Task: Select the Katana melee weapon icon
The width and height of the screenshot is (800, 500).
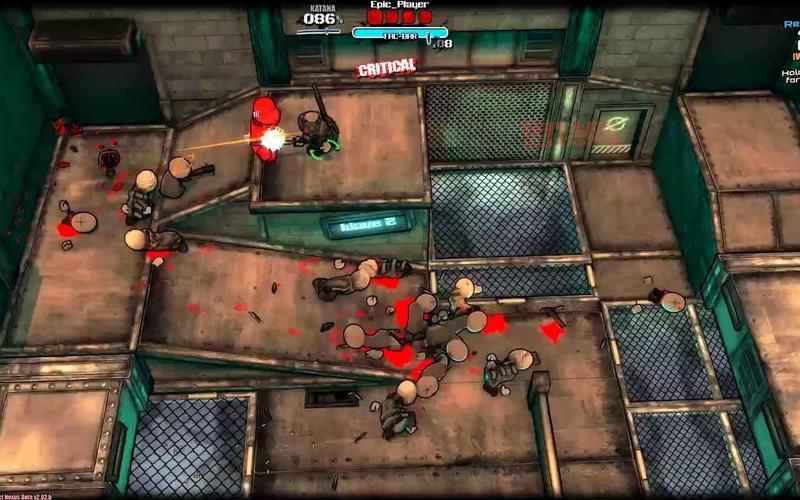Action: [319, 32]
